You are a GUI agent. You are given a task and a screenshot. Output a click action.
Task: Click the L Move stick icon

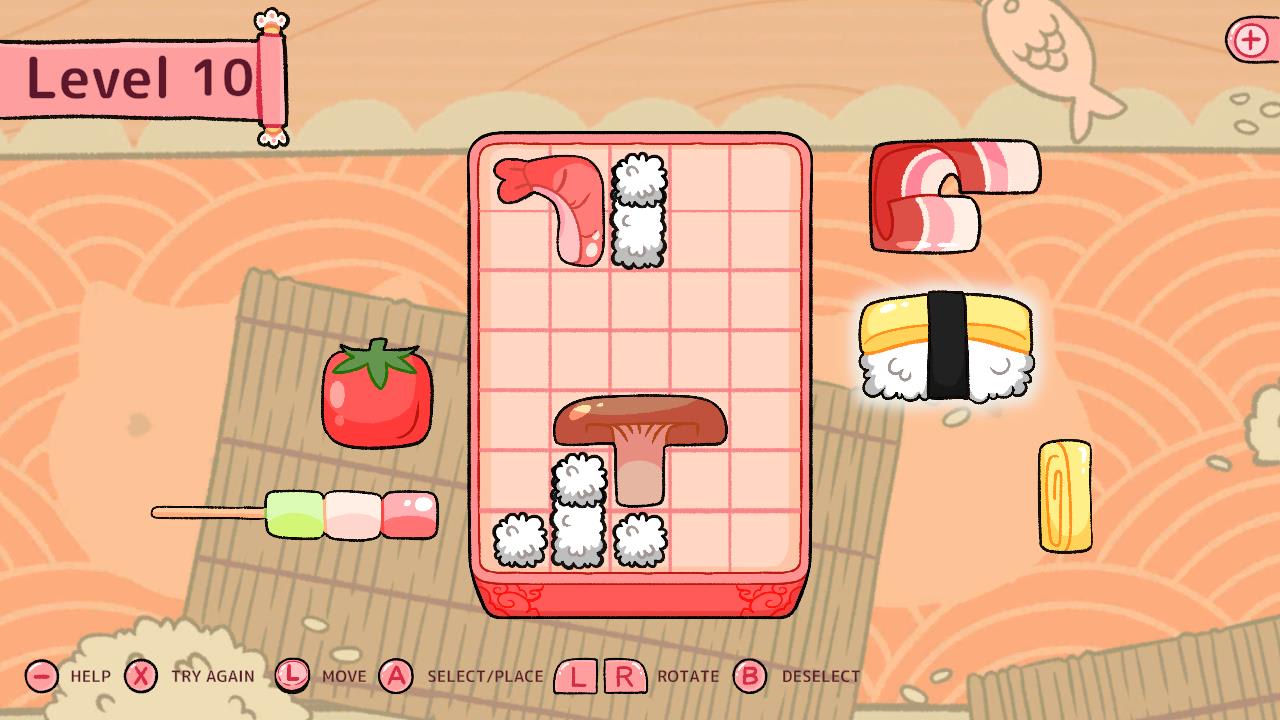coord(292,676)
